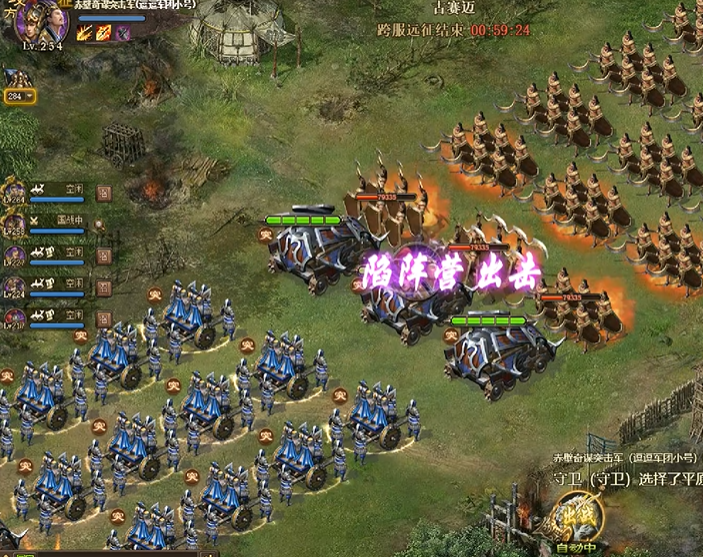Click the magnifier icon beside the 国战中 general
Viewport: 703px width, 557px height.
pyautogui.click(x=100, y=224)
